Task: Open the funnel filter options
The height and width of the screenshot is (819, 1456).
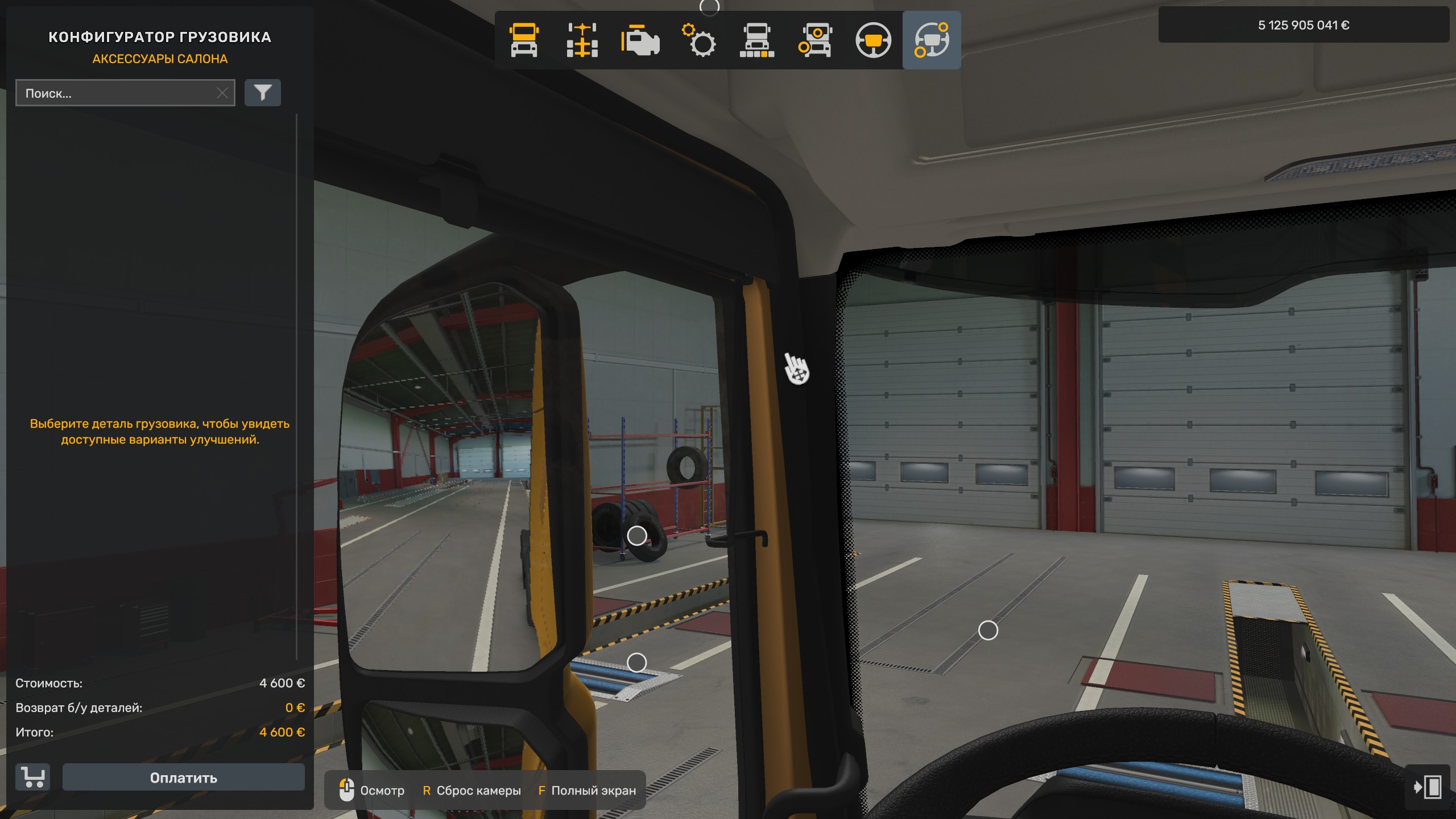Action: [x=263, y=93]
